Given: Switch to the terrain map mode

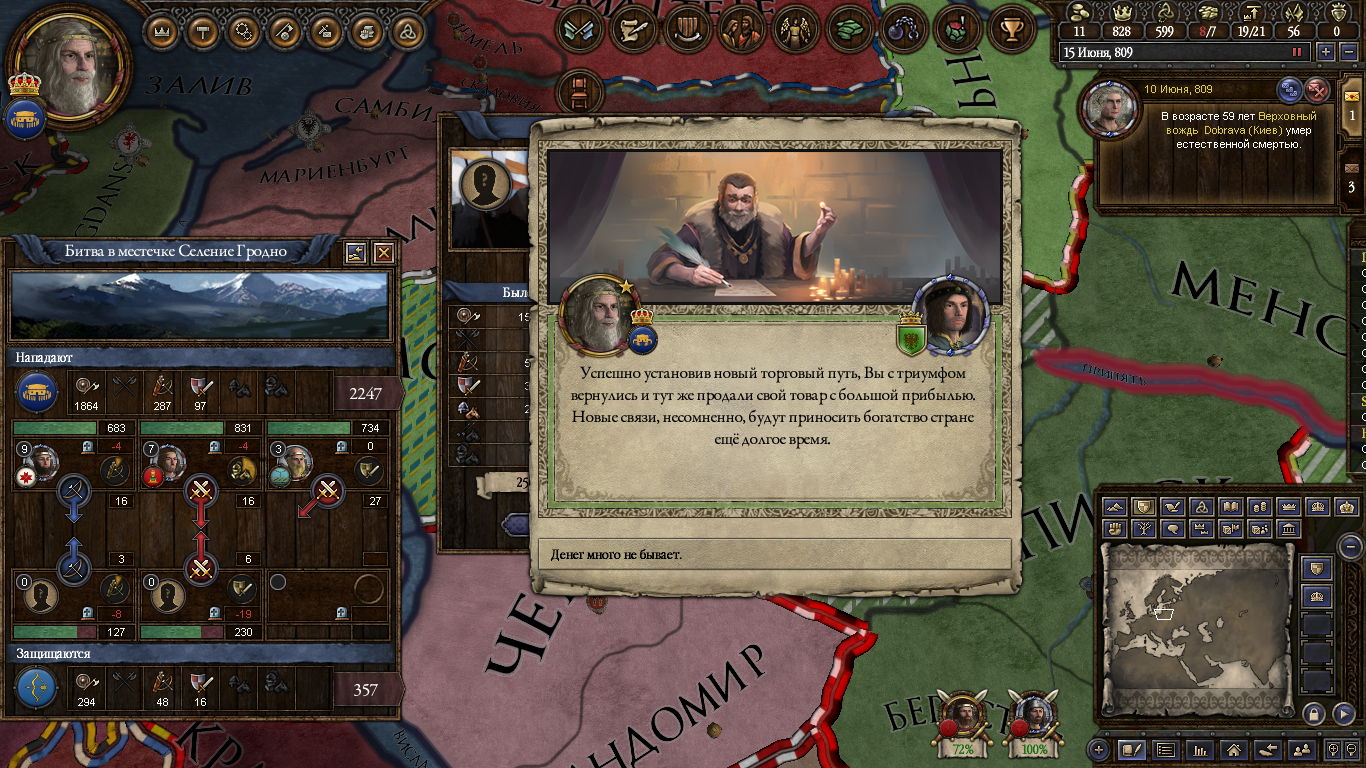Looking at the screenshot, I should pyautogui.click(x=1115, y=507).
